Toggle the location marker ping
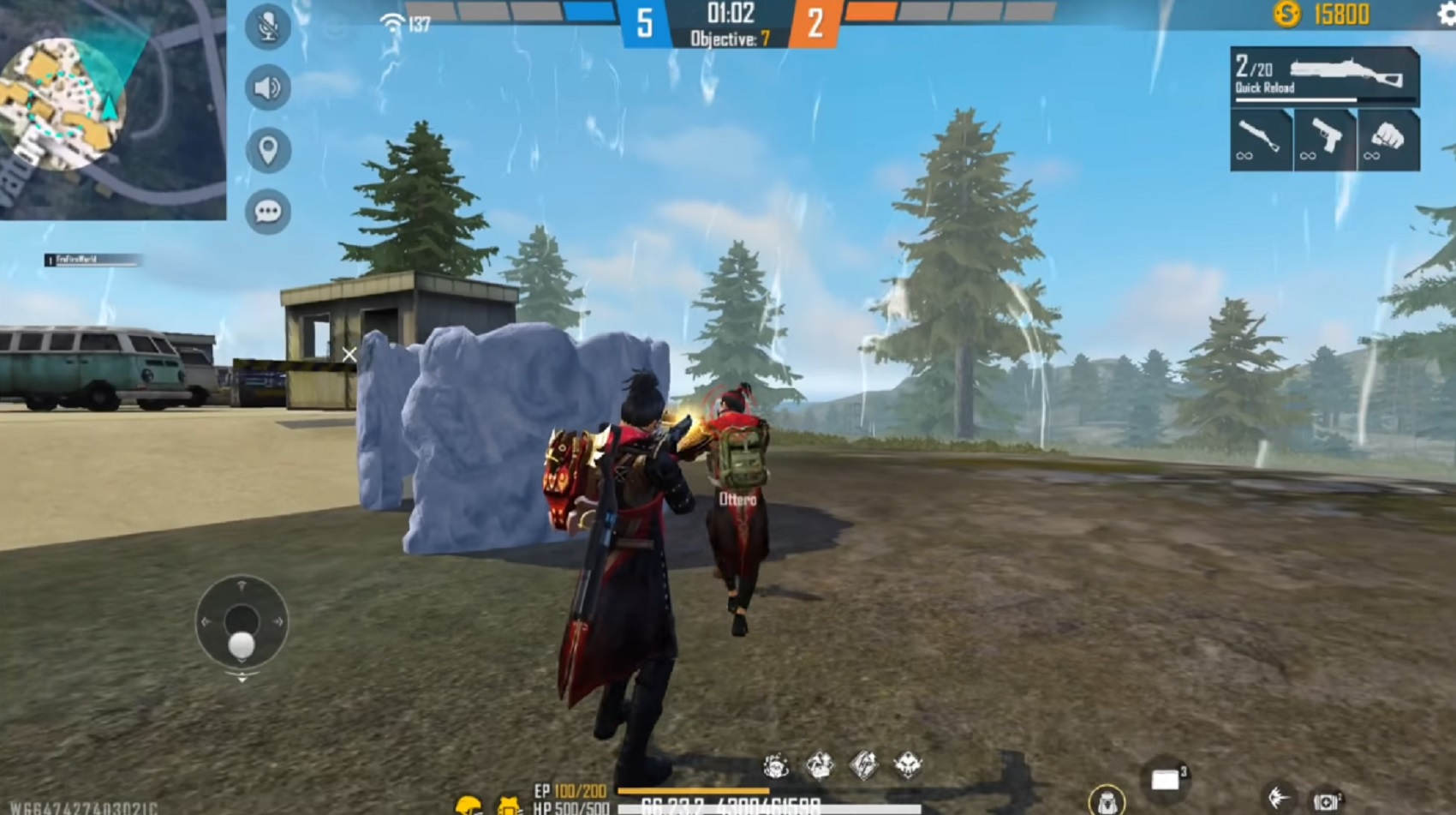This screenshot has height=815, width=1456. tap(266, 148)
